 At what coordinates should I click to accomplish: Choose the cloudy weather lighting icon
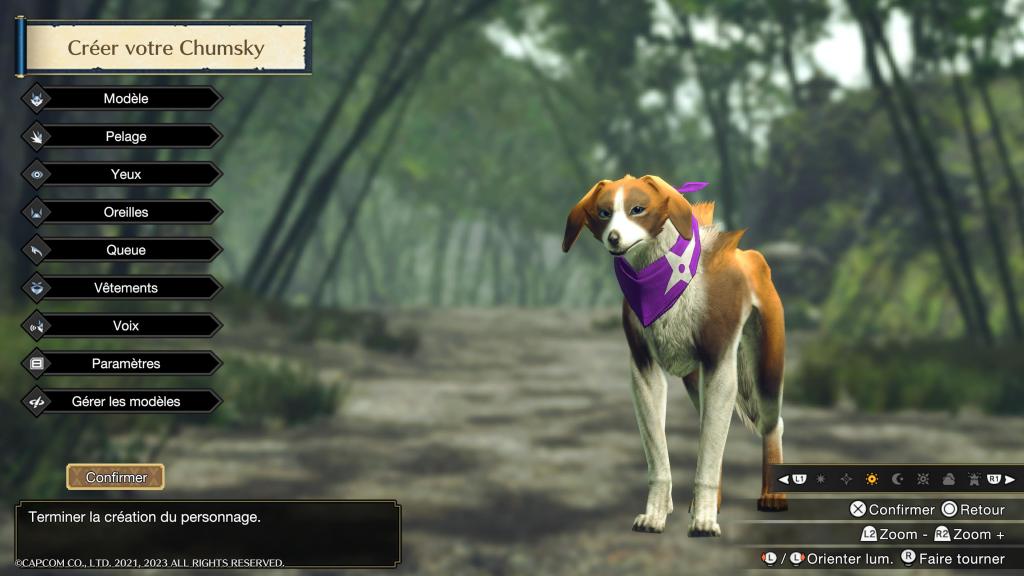[x=948, y=480]
